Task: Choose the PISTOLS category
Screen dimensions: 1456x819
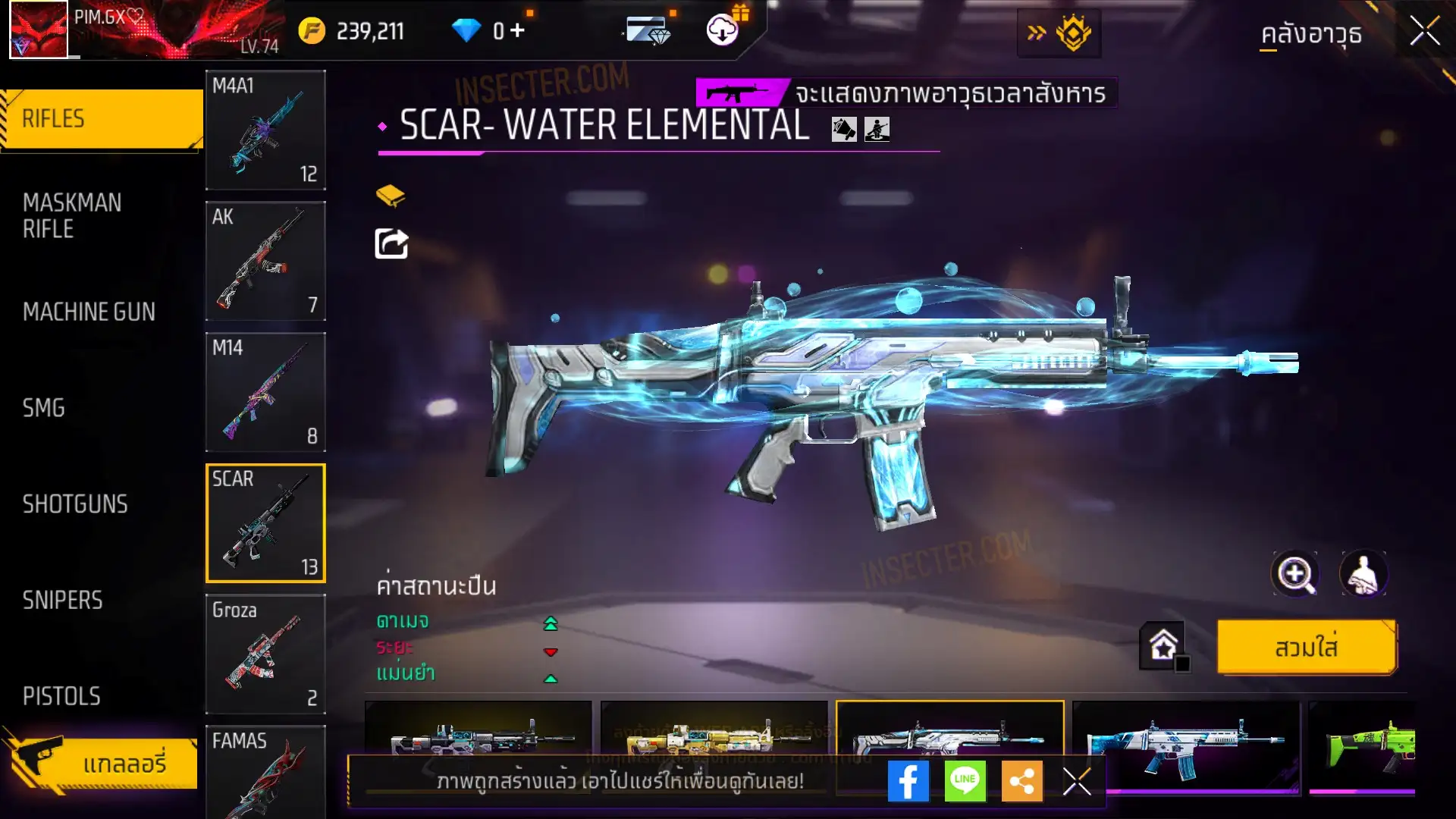Action: 61,696
